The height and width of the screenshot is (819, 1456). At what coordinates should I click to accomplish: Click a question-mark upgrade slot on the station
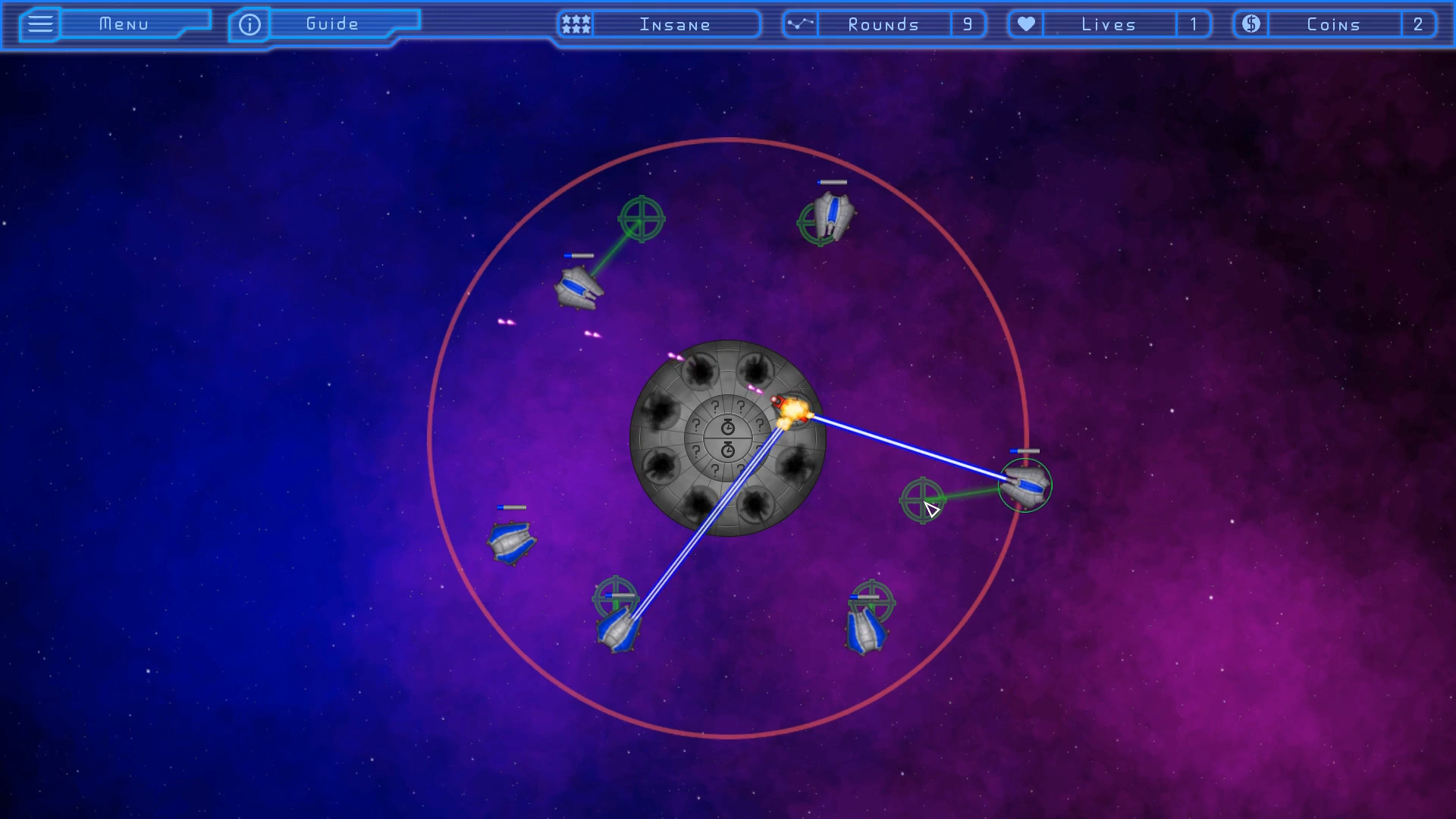pyautogui.click(x=715, y=406)
